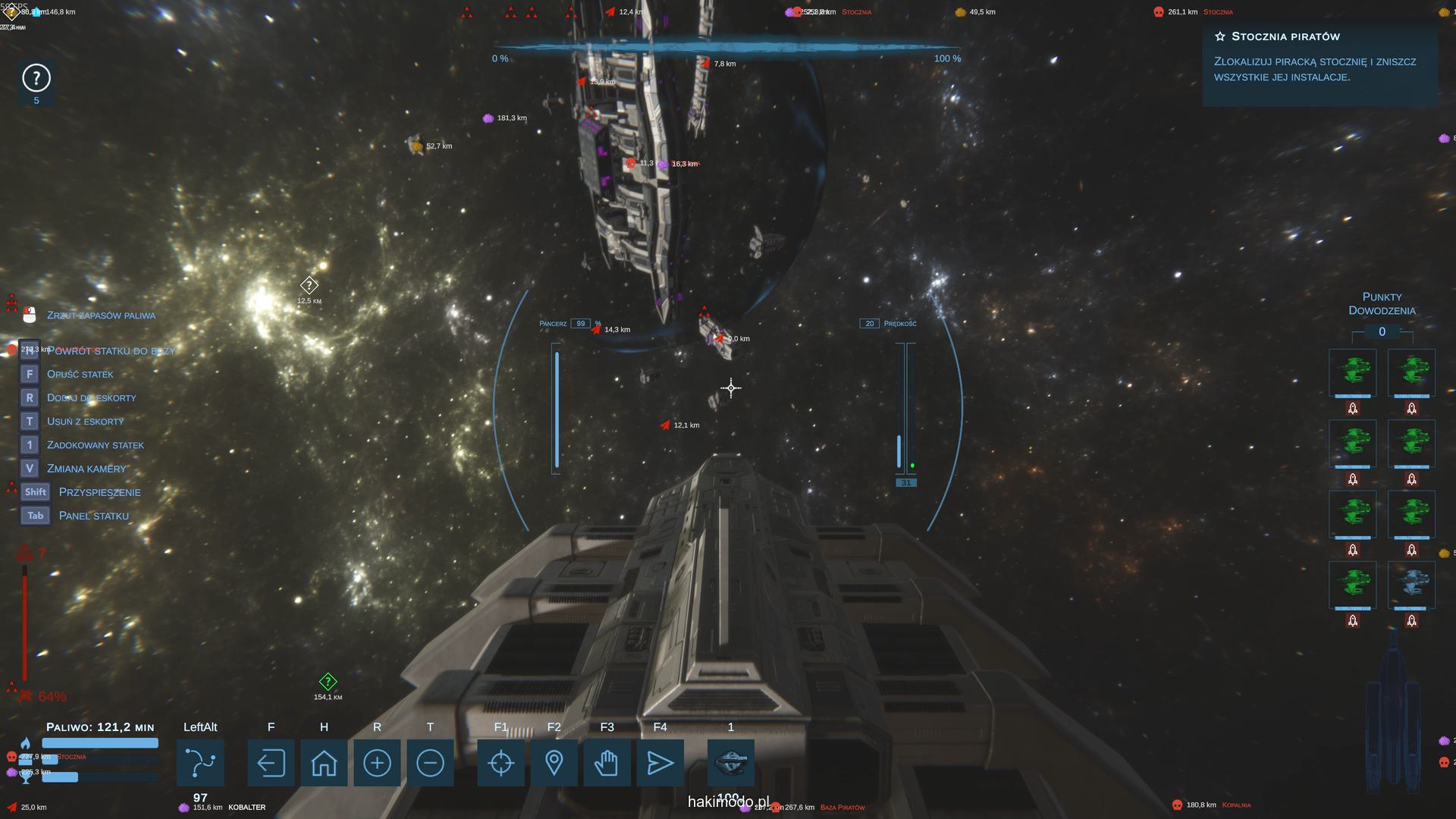Click the leave ship exit-arrow button
Image resolution: width=1456 pixels, height=819 pixels.
[271, 763]
